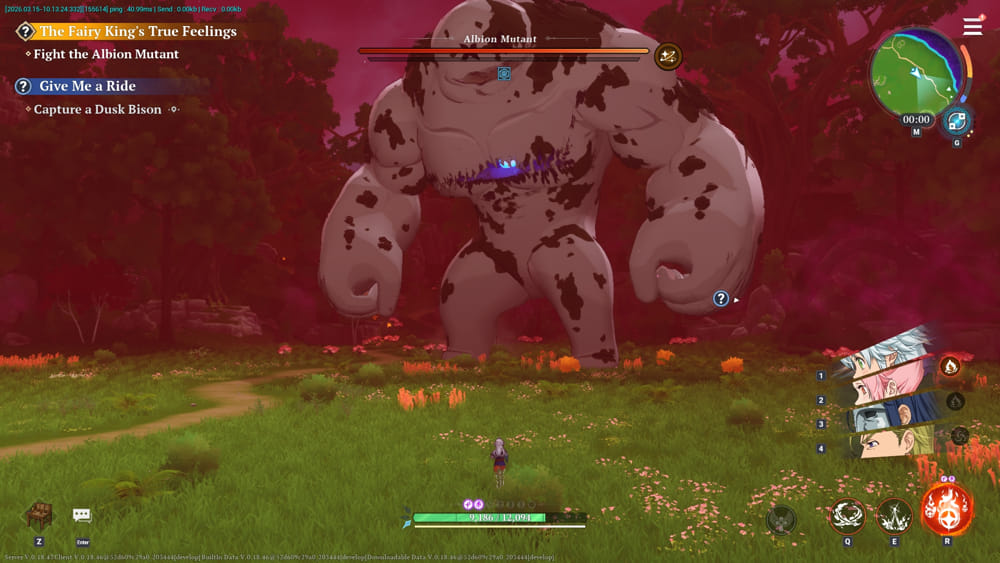Select The Fairy King's True Feelings quest
This screenshot has height=563, width=1000.
137,31
